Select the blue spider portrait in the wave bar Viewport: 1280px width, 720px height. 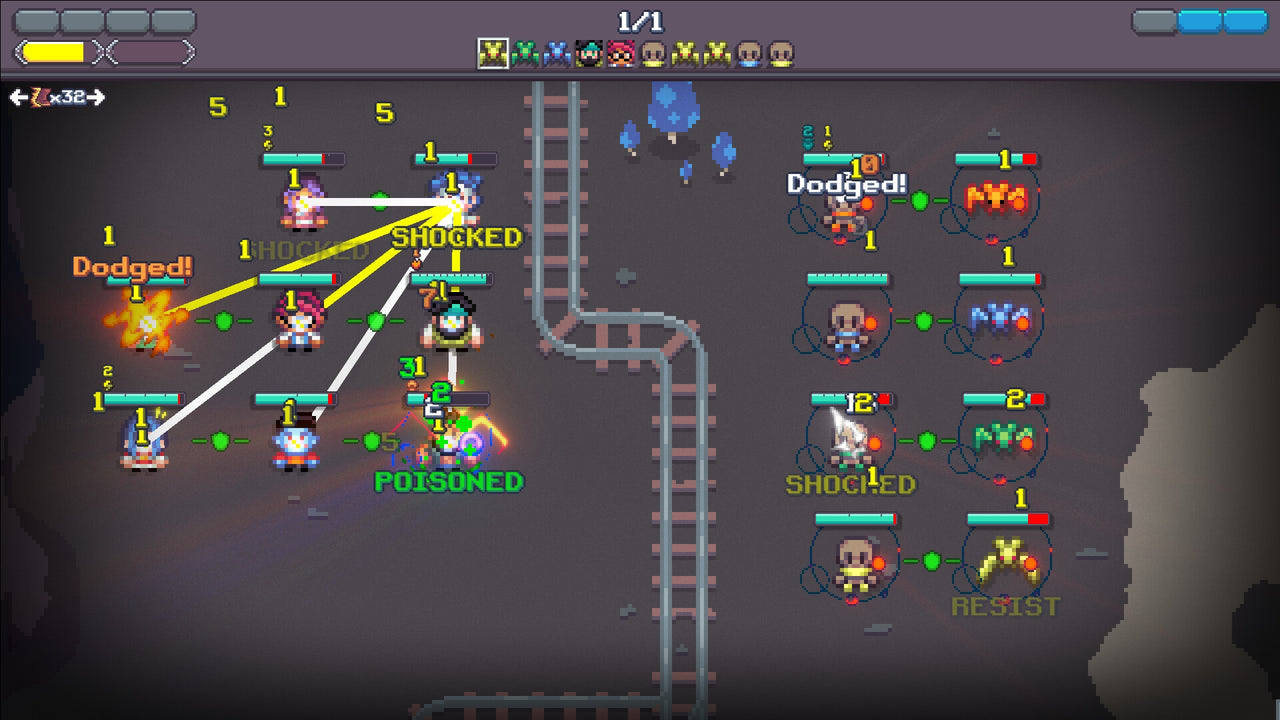pyautogui.click(x=560, y=50)
